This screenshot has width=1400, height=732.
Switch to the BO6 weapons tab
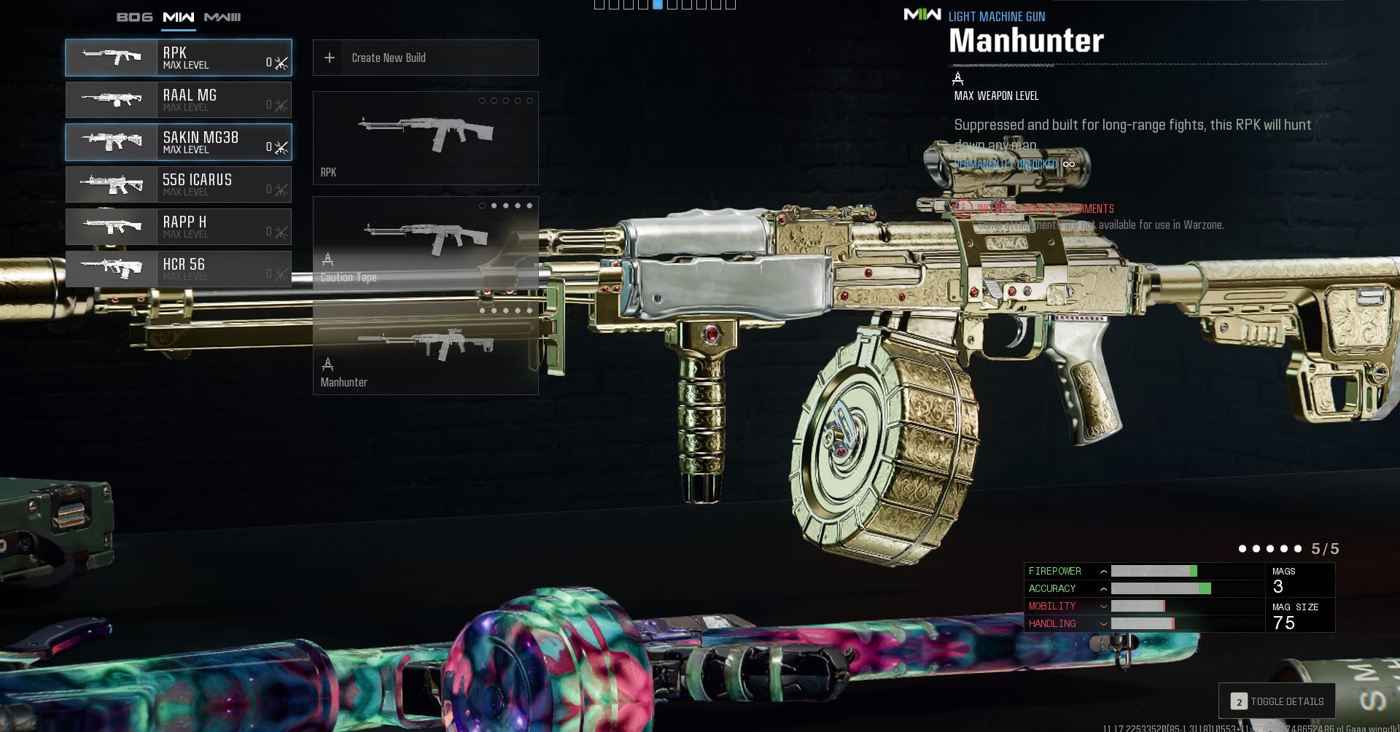pos(134,17)
